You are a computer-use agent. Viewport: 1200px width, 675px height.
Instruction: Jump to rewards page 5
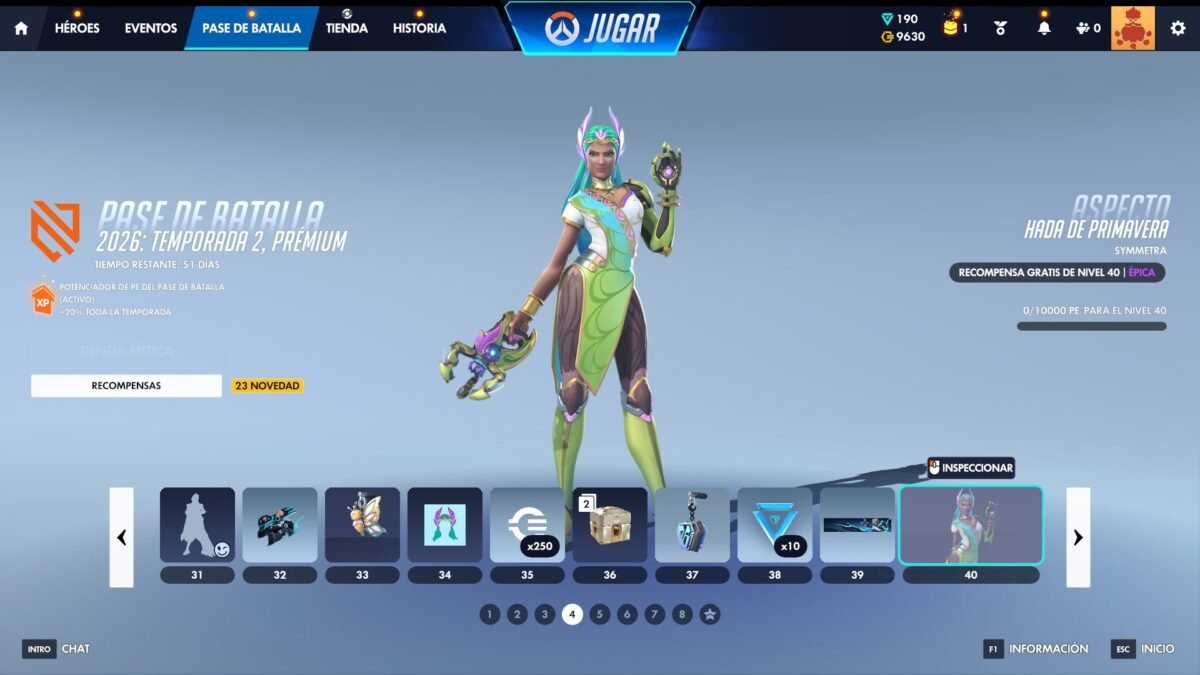tap(599, 614)
